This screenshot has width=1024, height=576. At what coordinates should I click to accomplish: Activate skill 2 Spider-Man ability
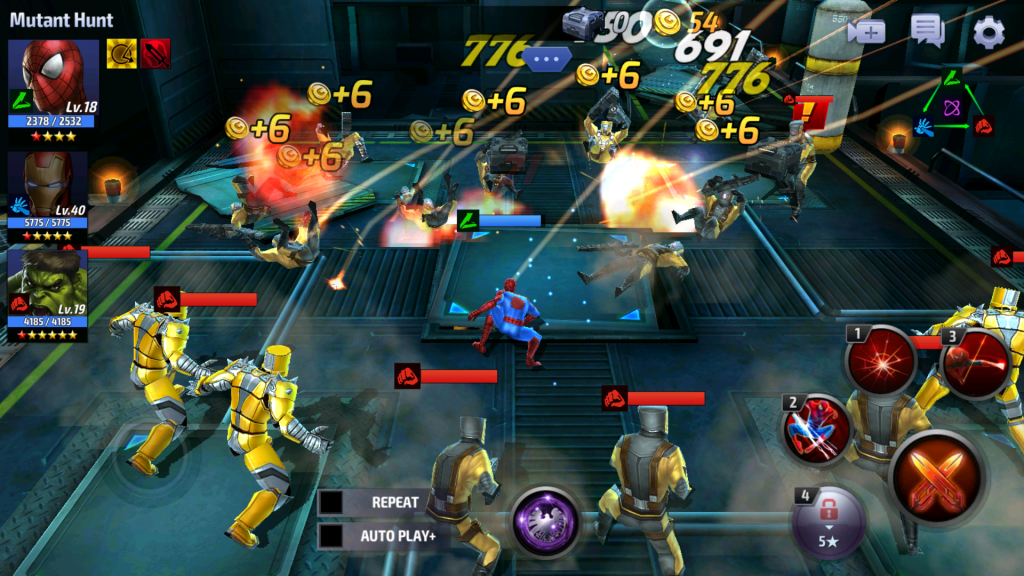pos(818,430)
